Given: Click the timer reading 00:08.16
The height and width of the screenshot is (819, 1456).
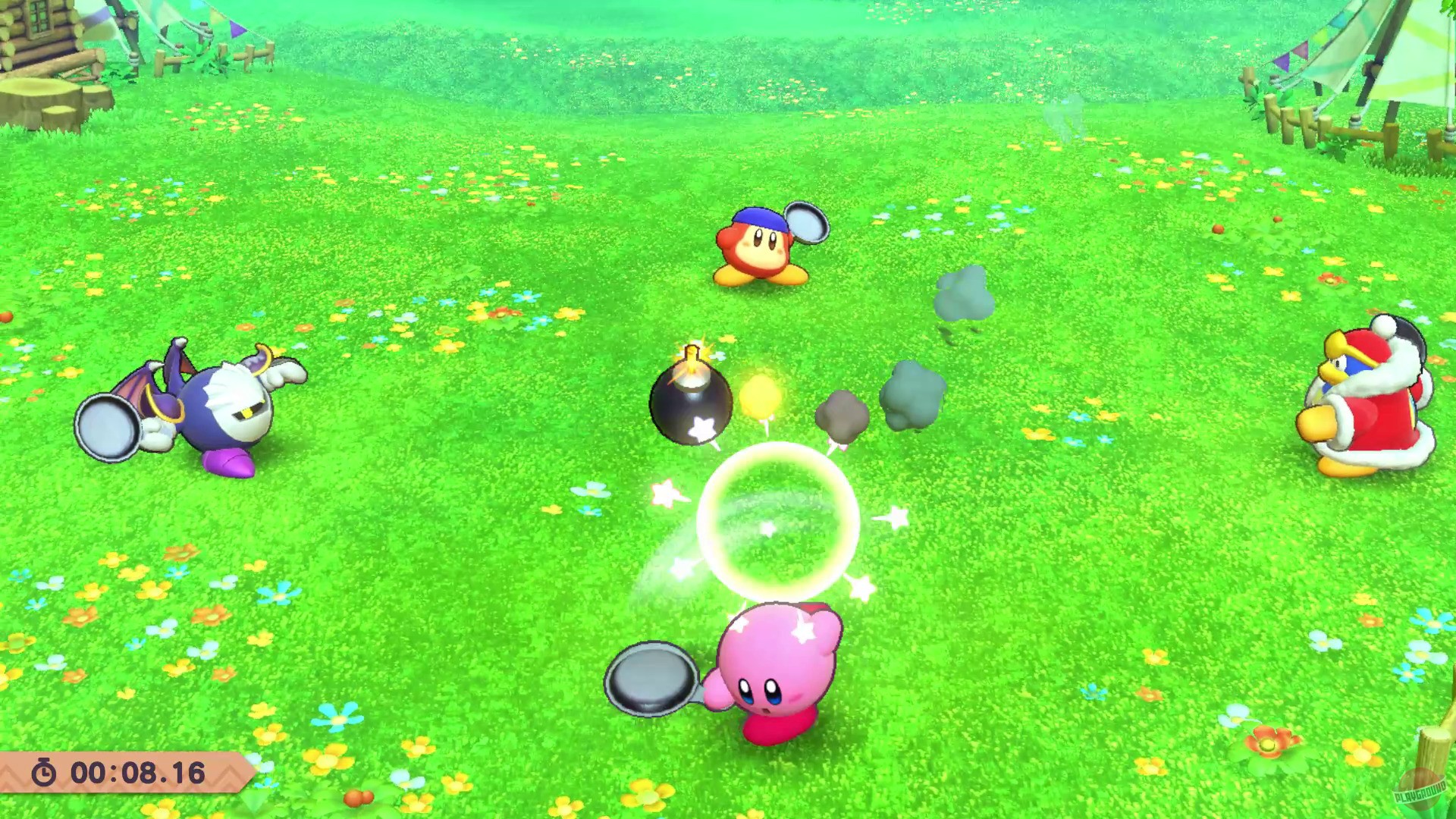Looking at the screenshot, I should [136, 773].
